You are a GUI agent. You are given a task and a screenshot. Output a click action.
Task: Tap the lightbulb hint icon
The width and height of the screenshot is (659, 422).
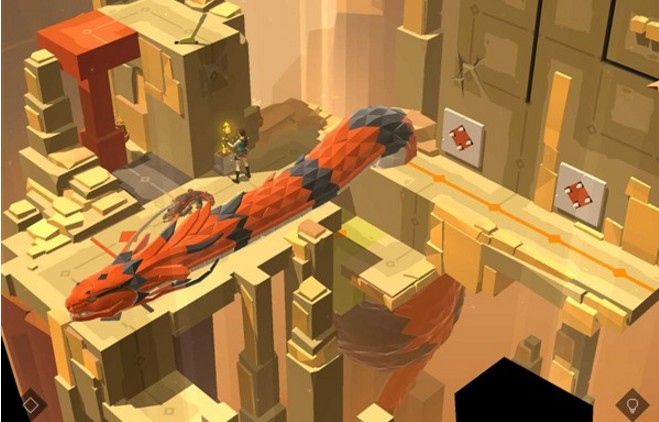point(630,404)
